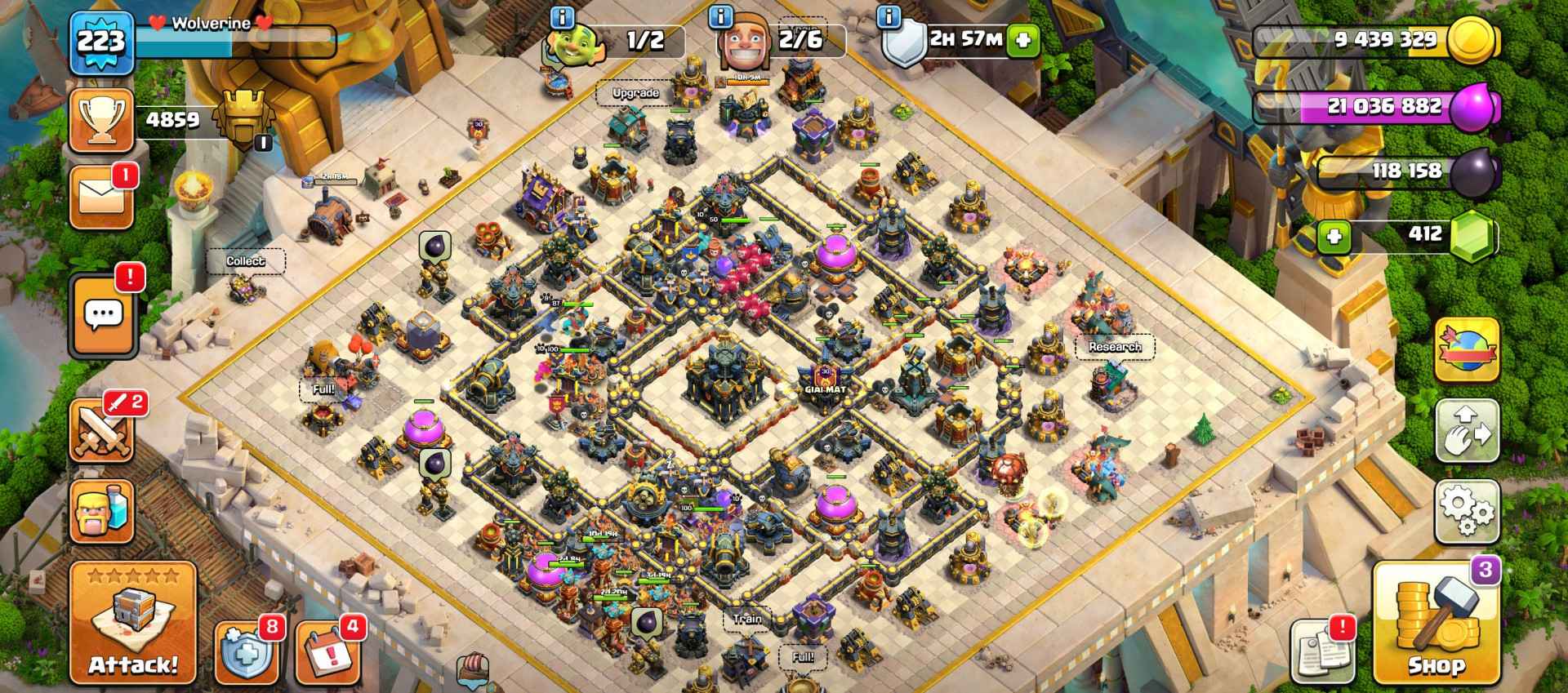Open clan war crossed swords
The height and width of the screenshot is (693, 1568).
(101, 430)
